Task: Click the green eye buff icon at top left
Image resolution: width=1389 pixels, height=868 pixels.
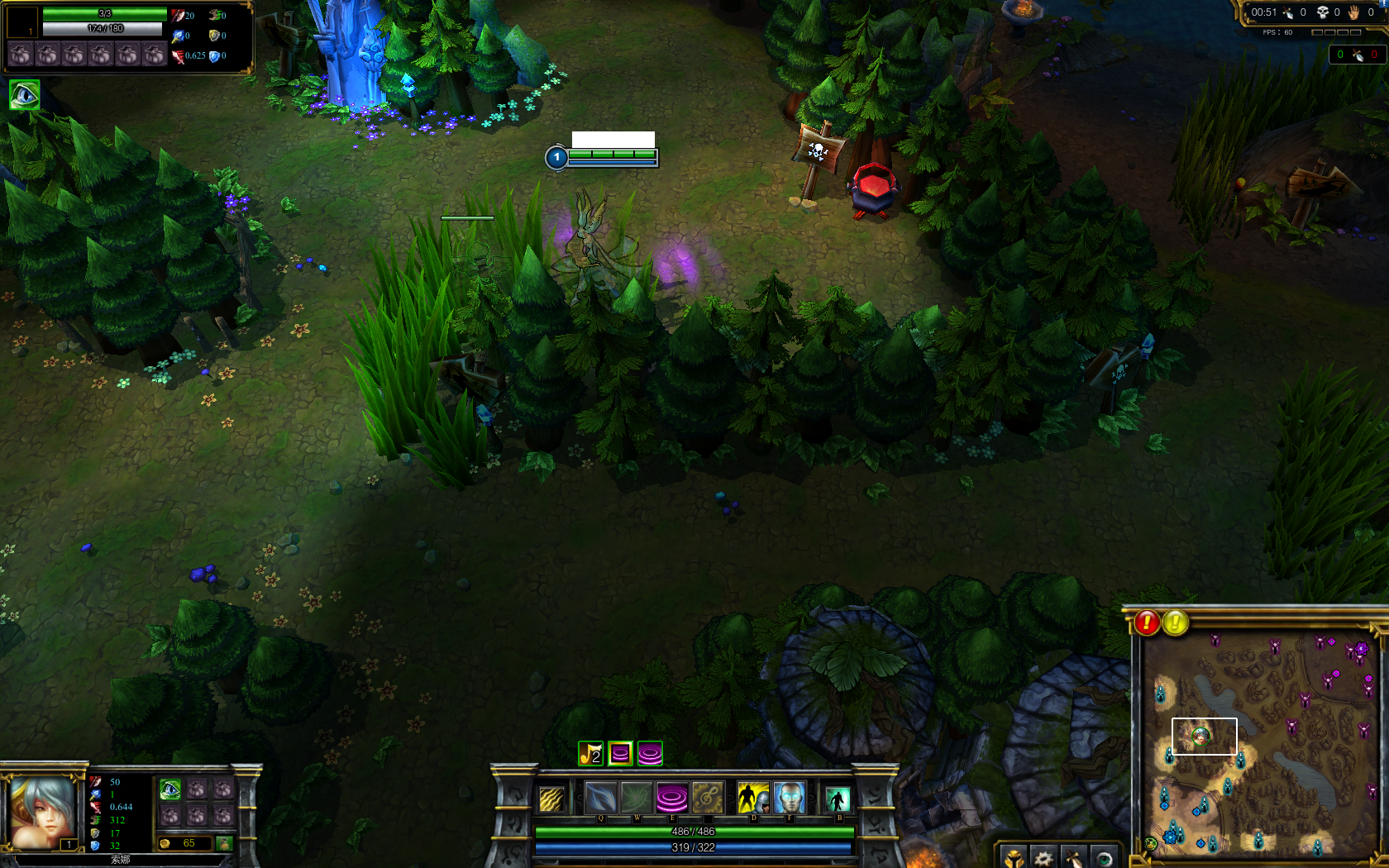Action: [24, 95]
